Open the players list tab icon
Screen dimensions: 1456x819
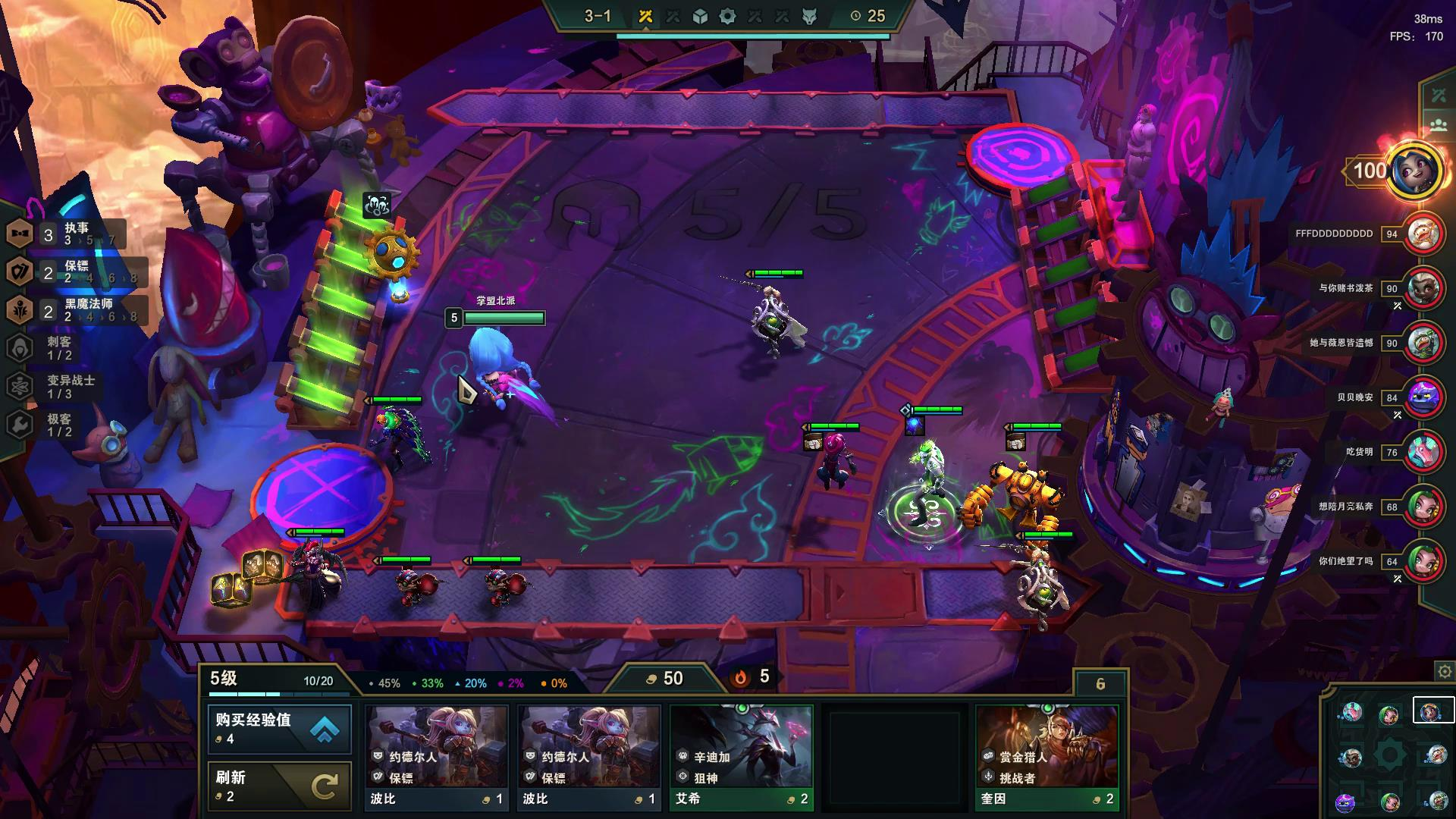tap(1439, 126)
